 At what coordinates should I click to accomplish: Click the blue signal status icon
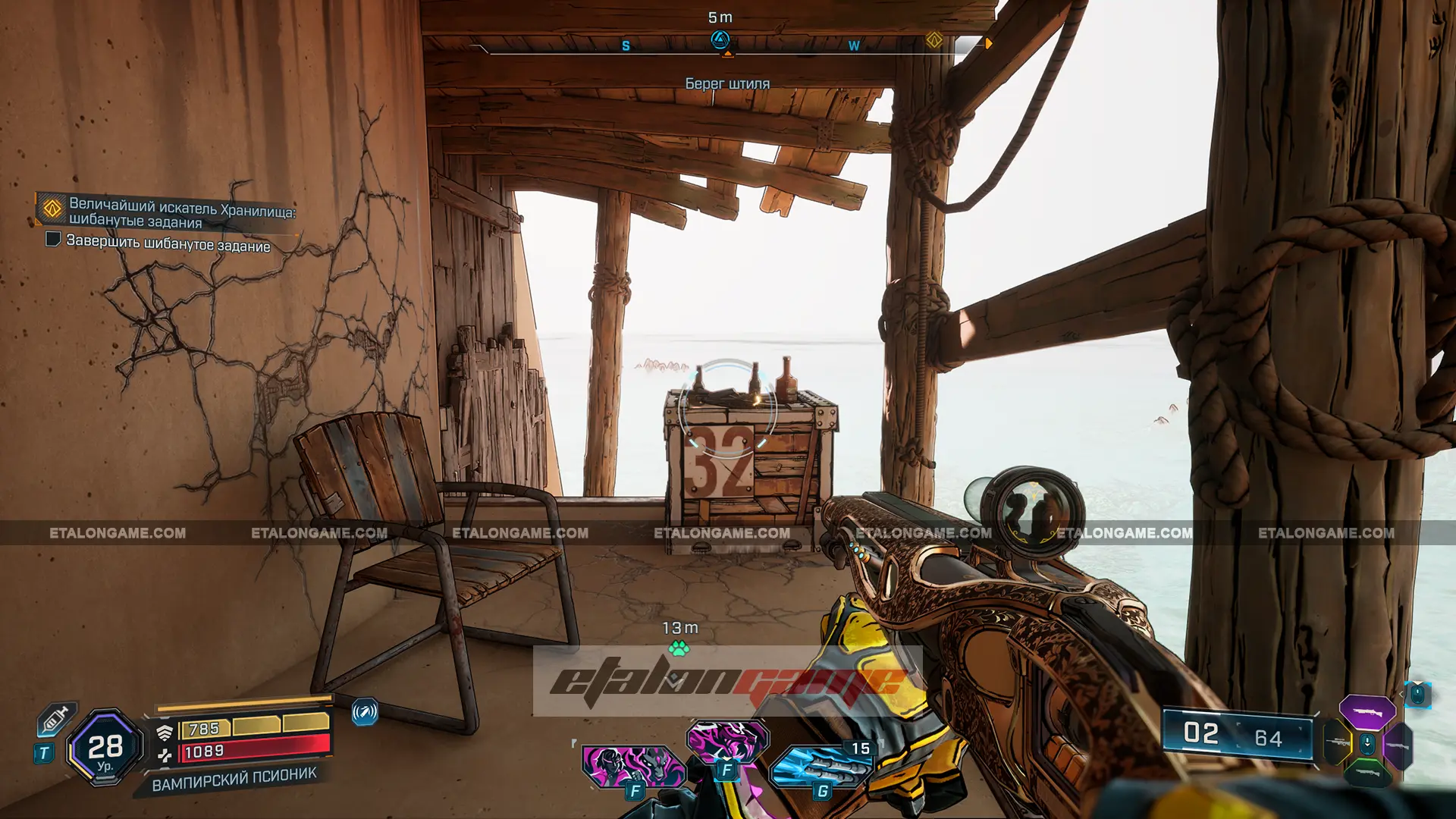(x=365, y=712)
